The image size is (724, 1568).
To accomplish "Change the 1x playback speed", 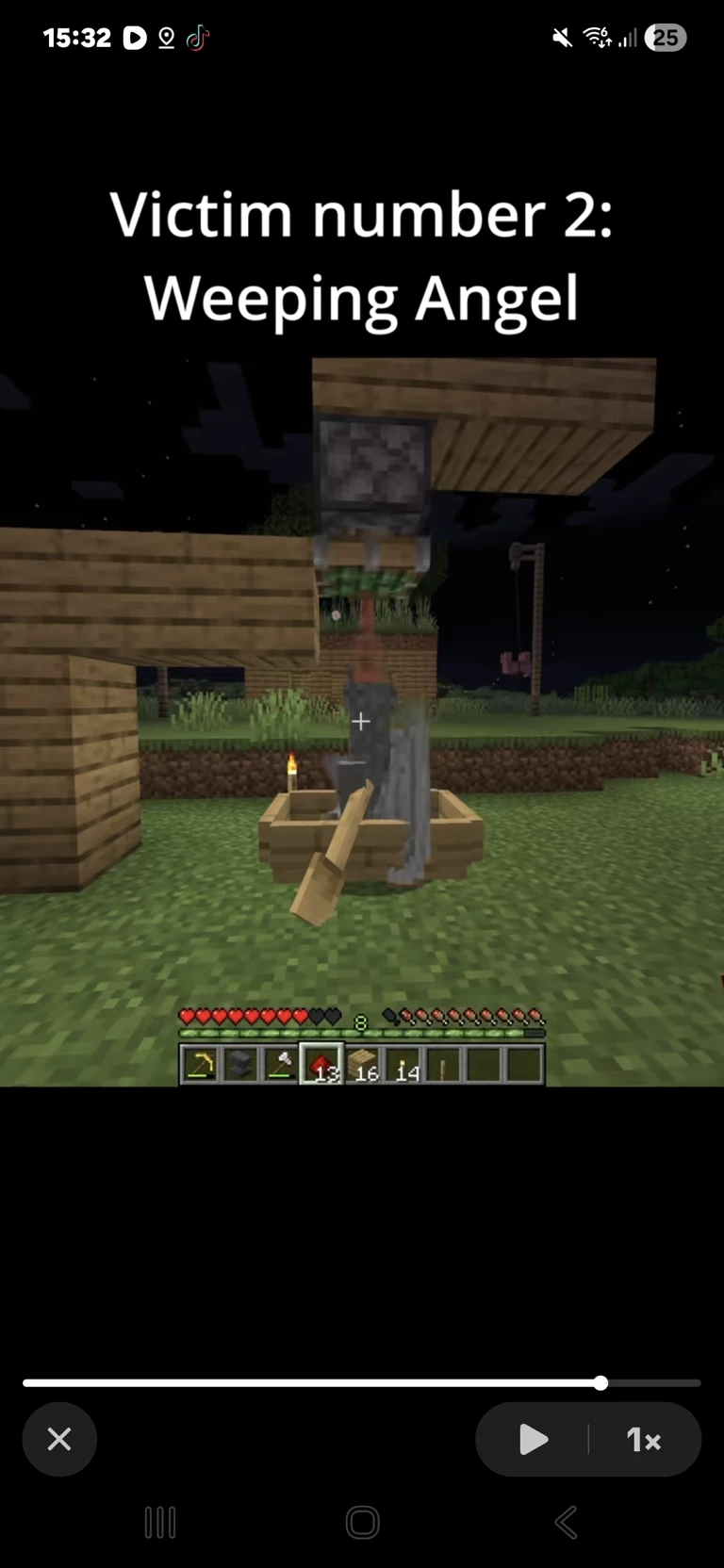I will (x=644, y=1439).
